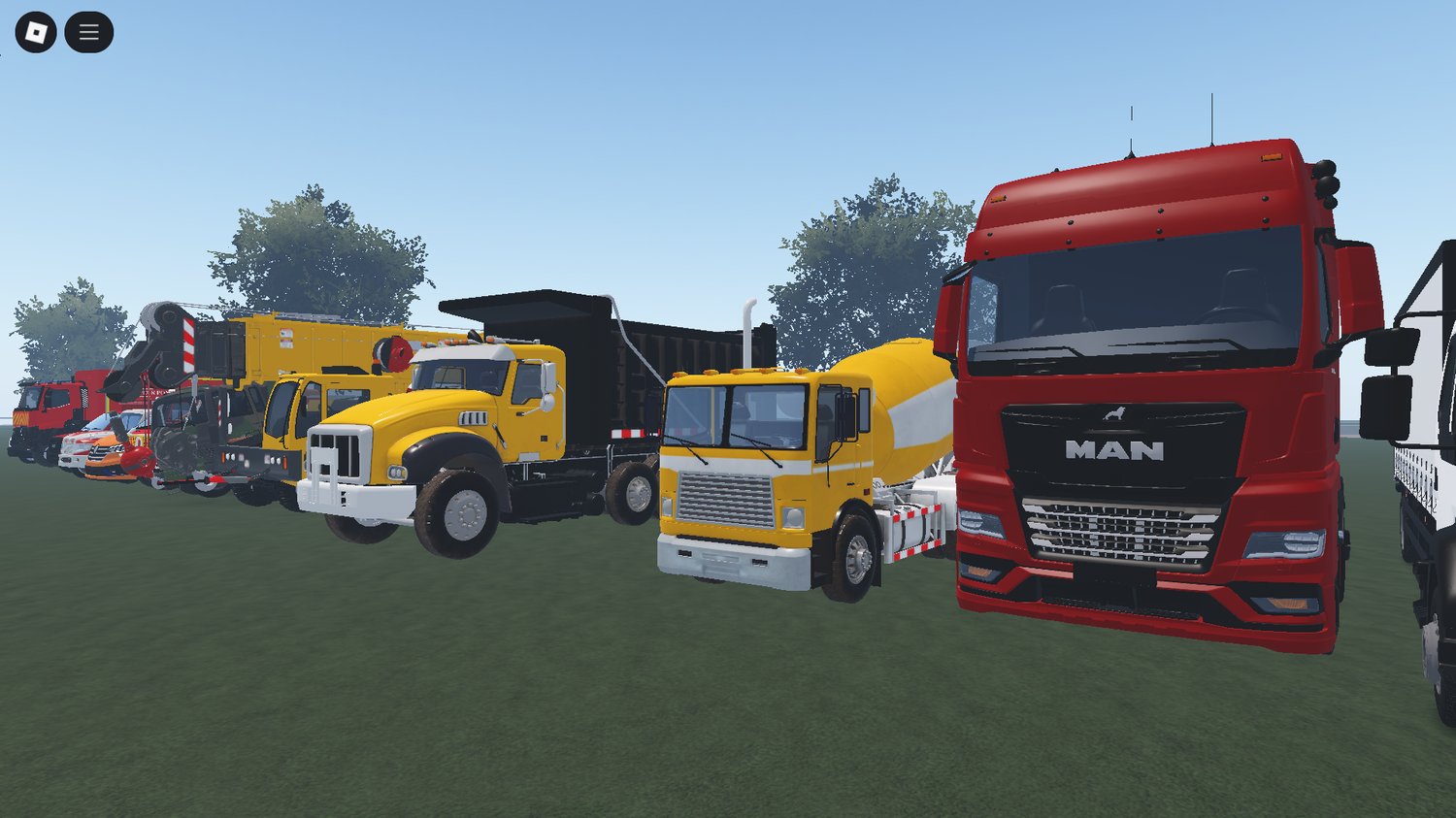Open the Roblox home icon

37,30
